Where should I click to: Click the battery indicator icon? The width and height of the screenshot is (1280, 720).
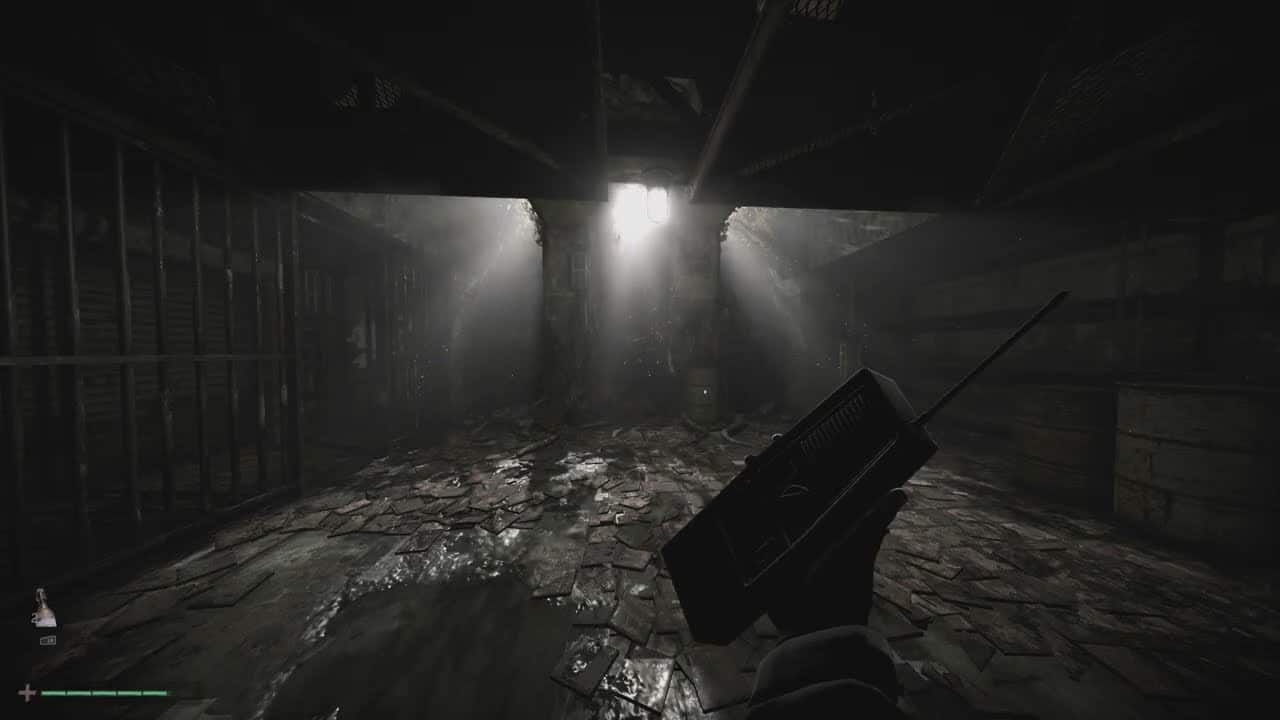(48, 640)
